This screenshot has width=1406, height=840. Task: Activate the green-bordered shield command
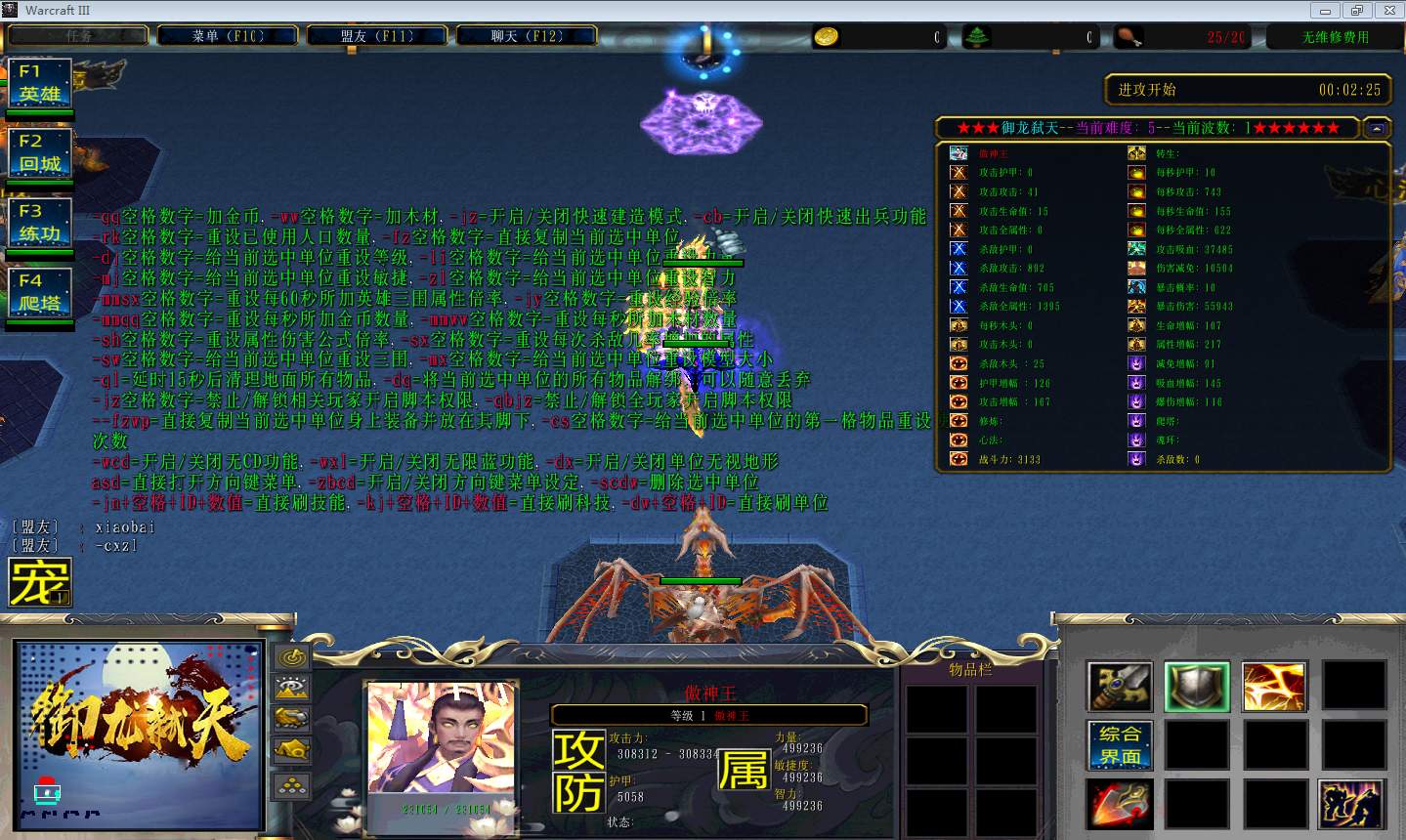coord(1197,686)
